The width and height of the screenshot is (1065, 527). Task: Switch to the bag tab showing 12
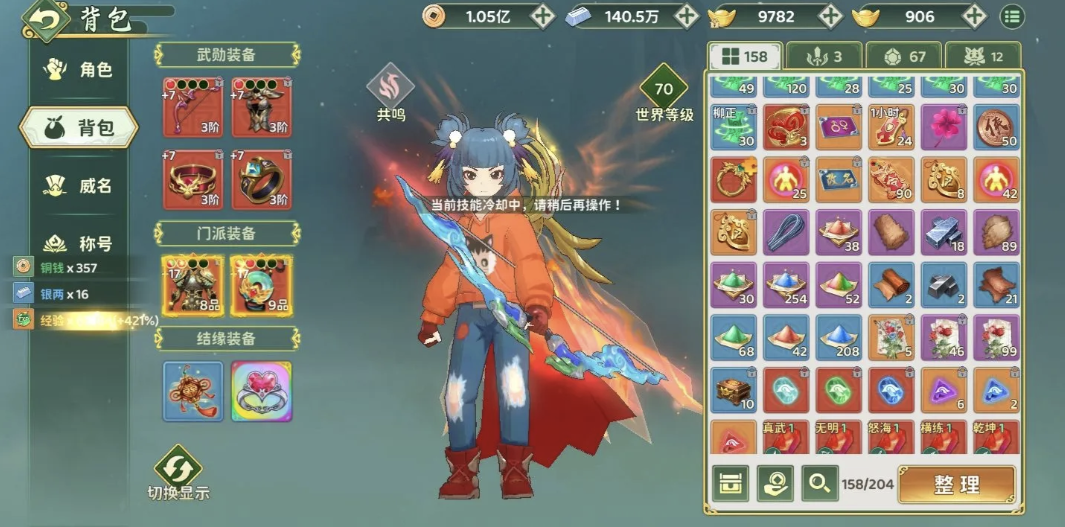point(982,56)
